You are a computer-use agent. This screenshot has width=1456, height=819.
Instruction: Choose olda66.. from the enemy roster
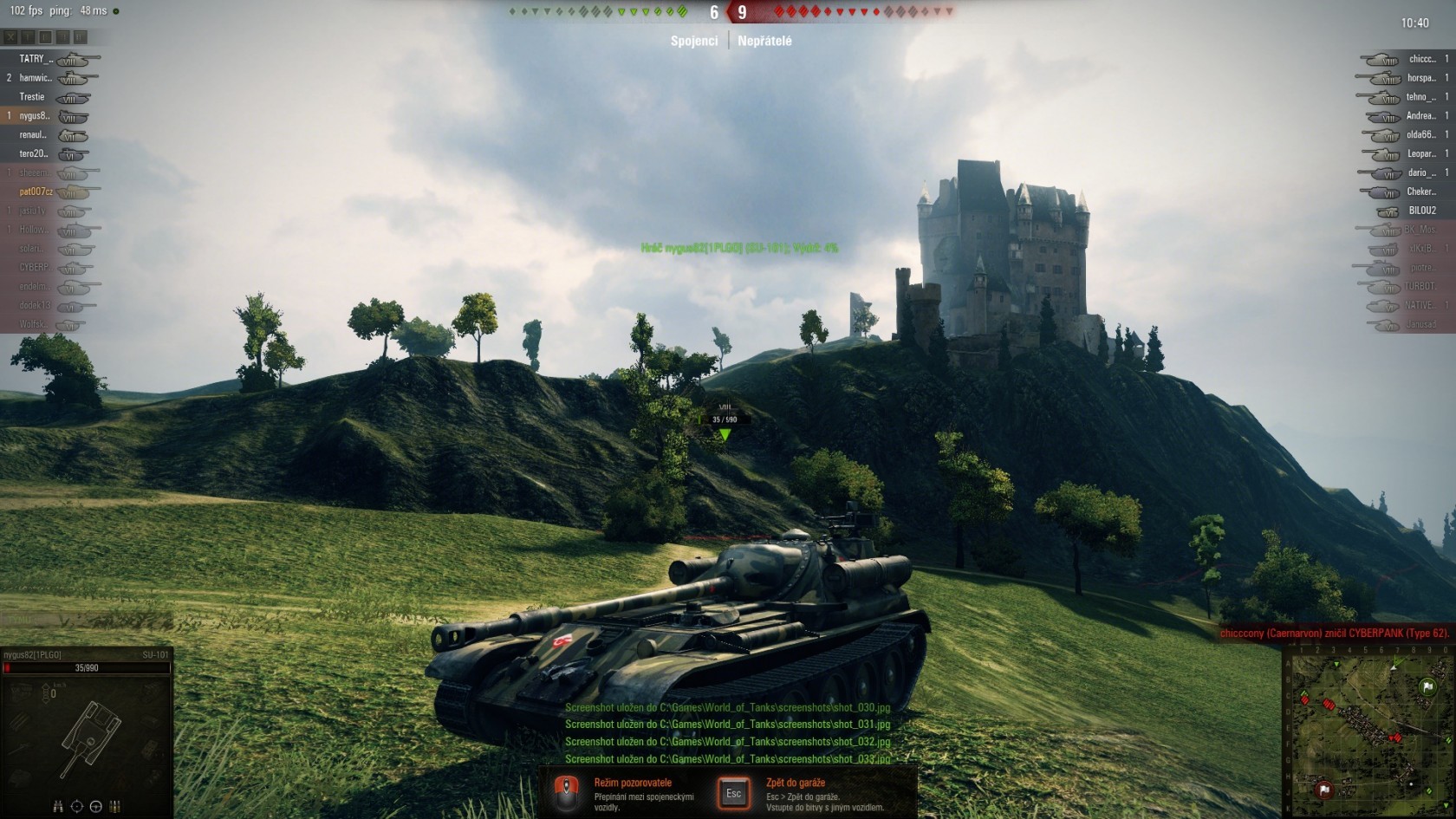[1421, 134]
